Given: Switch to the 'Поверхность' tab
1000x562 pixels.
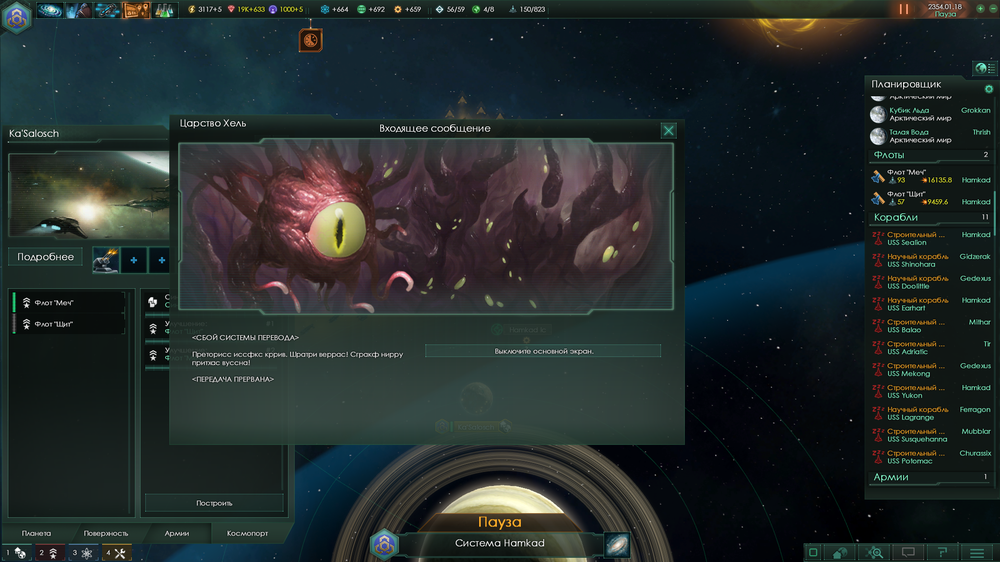Looking at the screenshot, I should (x=106, y=533).
